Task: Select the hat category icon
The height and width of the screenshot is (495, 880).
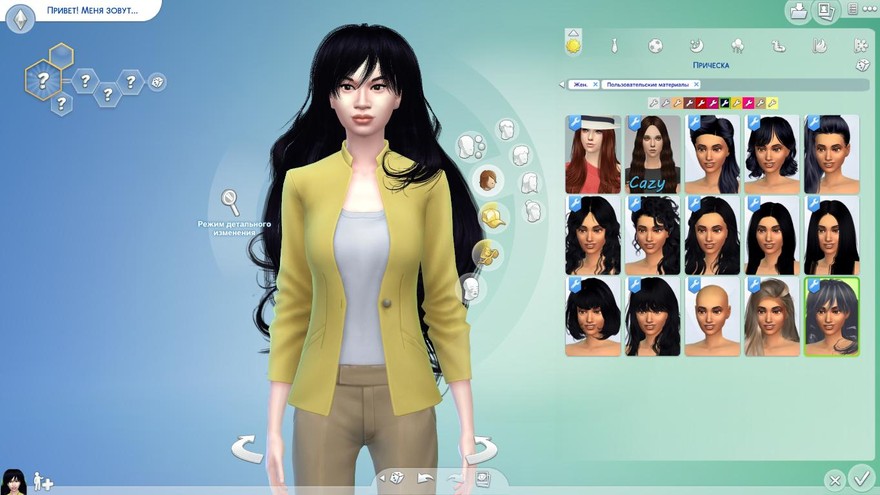Action: pos(493,215)
